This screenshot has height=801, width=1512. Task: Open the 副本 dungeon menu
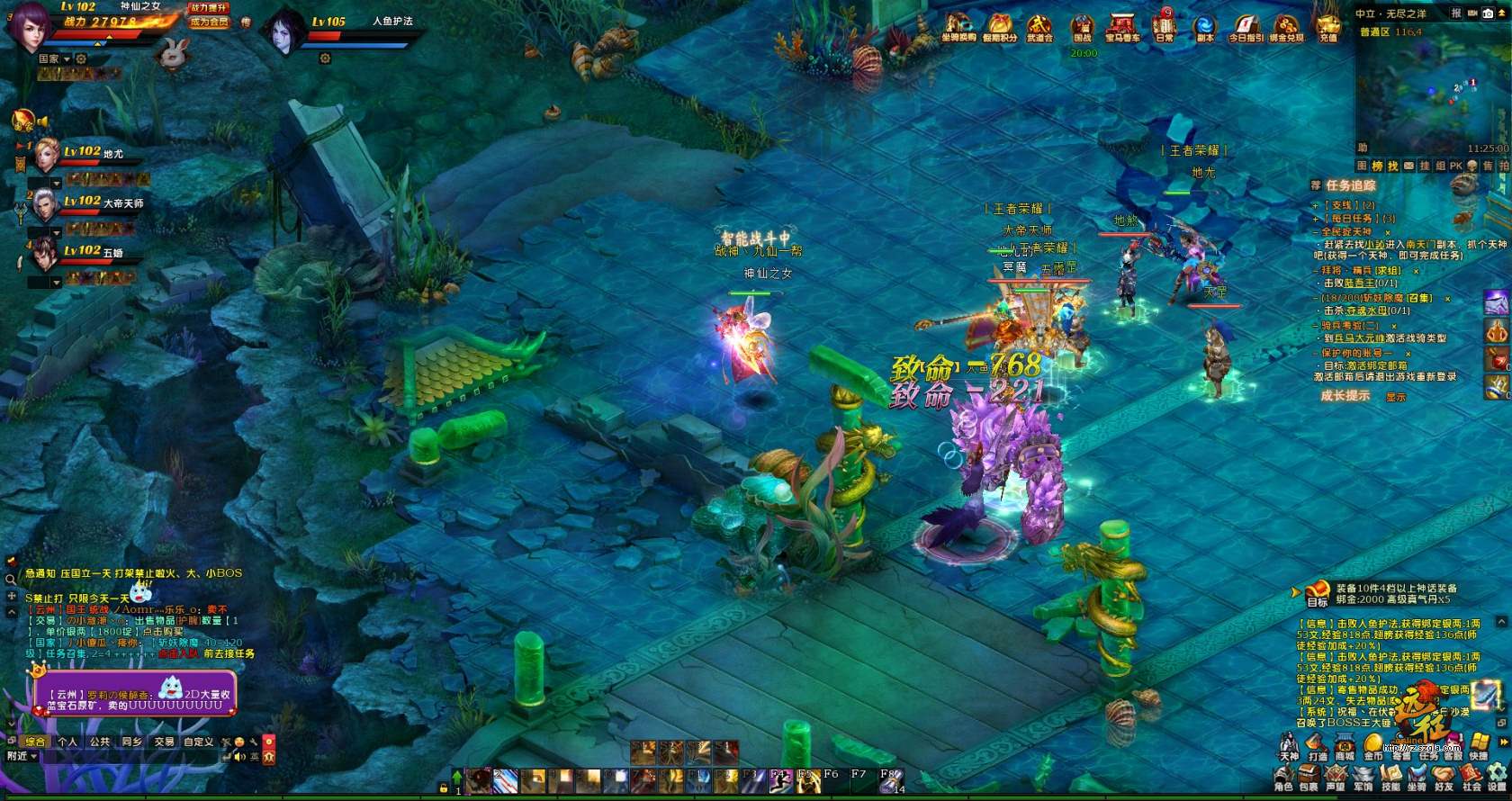1204,27
